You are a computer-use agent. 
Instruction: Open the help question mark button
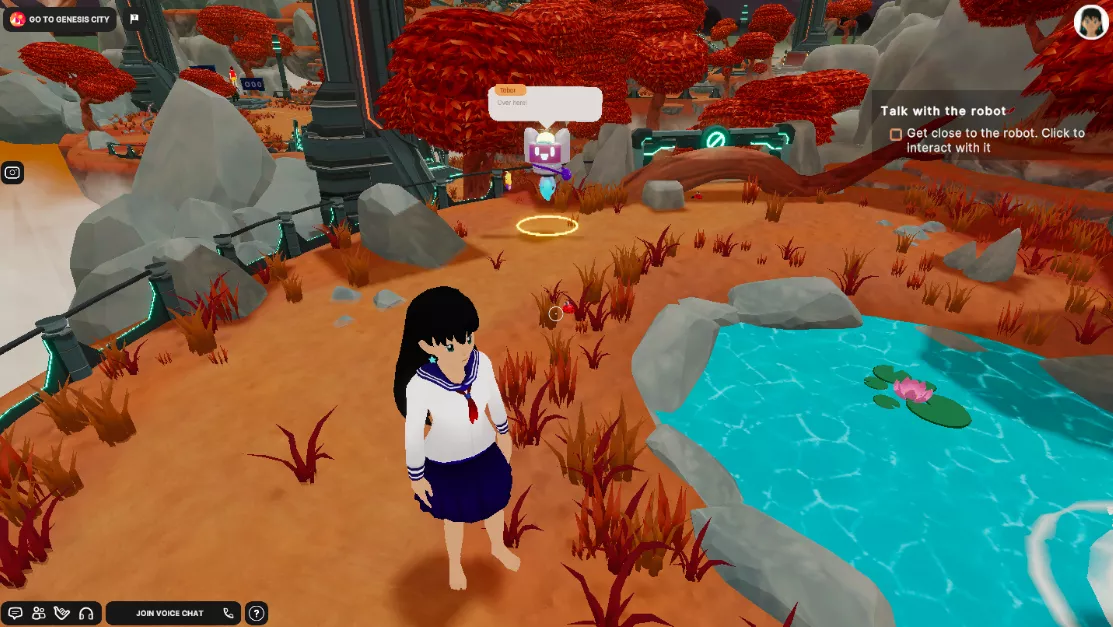click(256, 613)
